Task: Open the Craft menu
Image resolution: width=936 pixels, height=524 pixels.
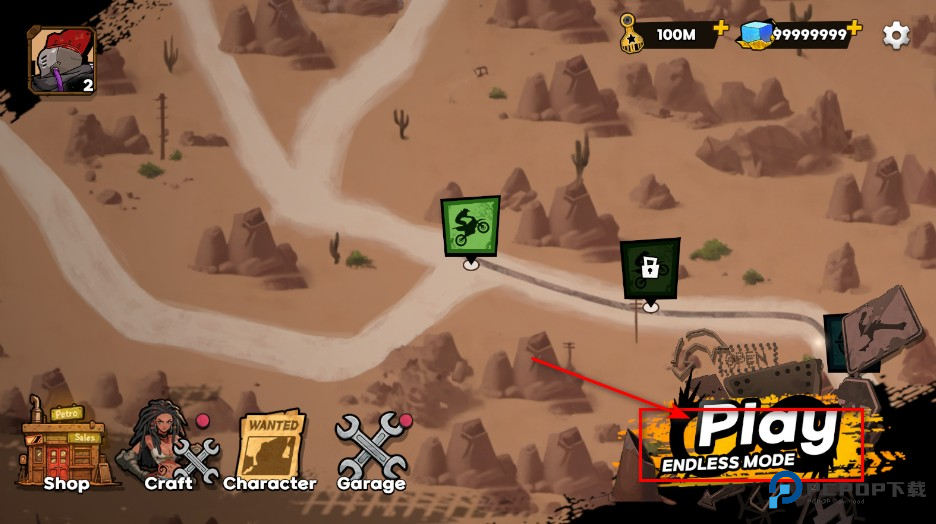Action: coord(168,449)
